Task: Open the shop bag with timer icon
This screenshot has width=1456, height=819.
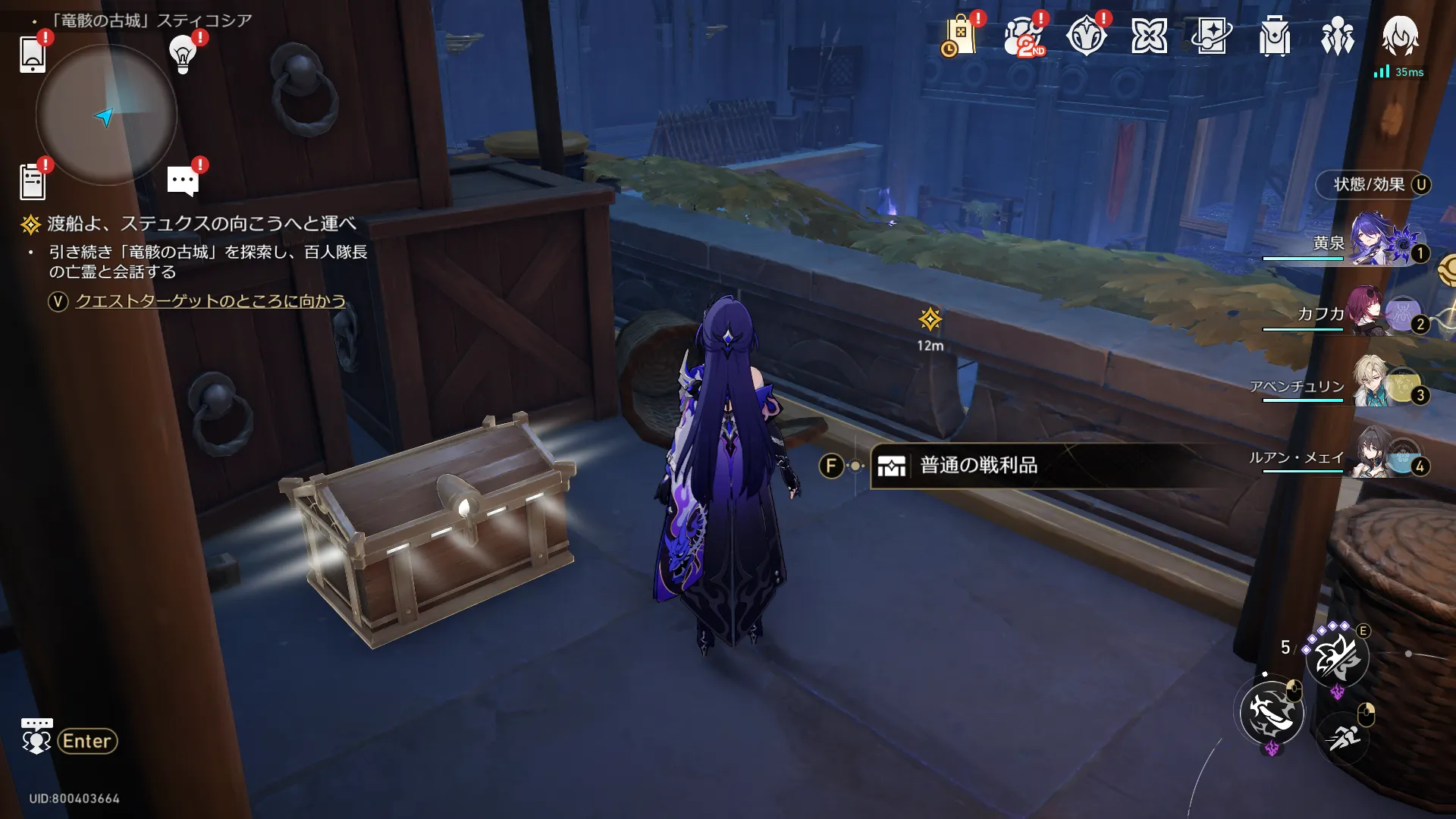Action: (959, 36)
